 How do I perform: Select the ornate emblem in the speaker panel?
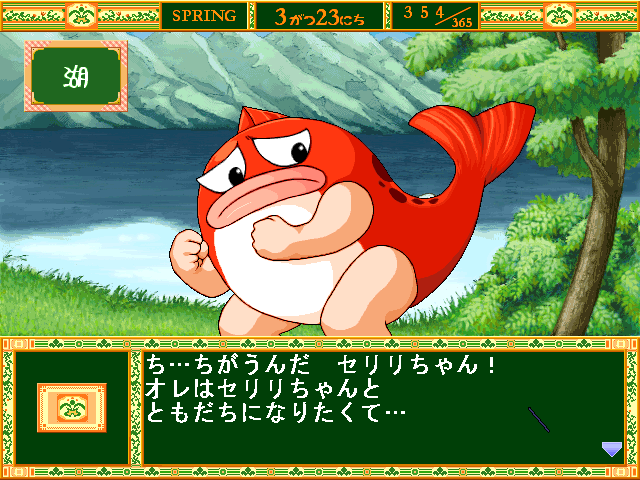71,407
